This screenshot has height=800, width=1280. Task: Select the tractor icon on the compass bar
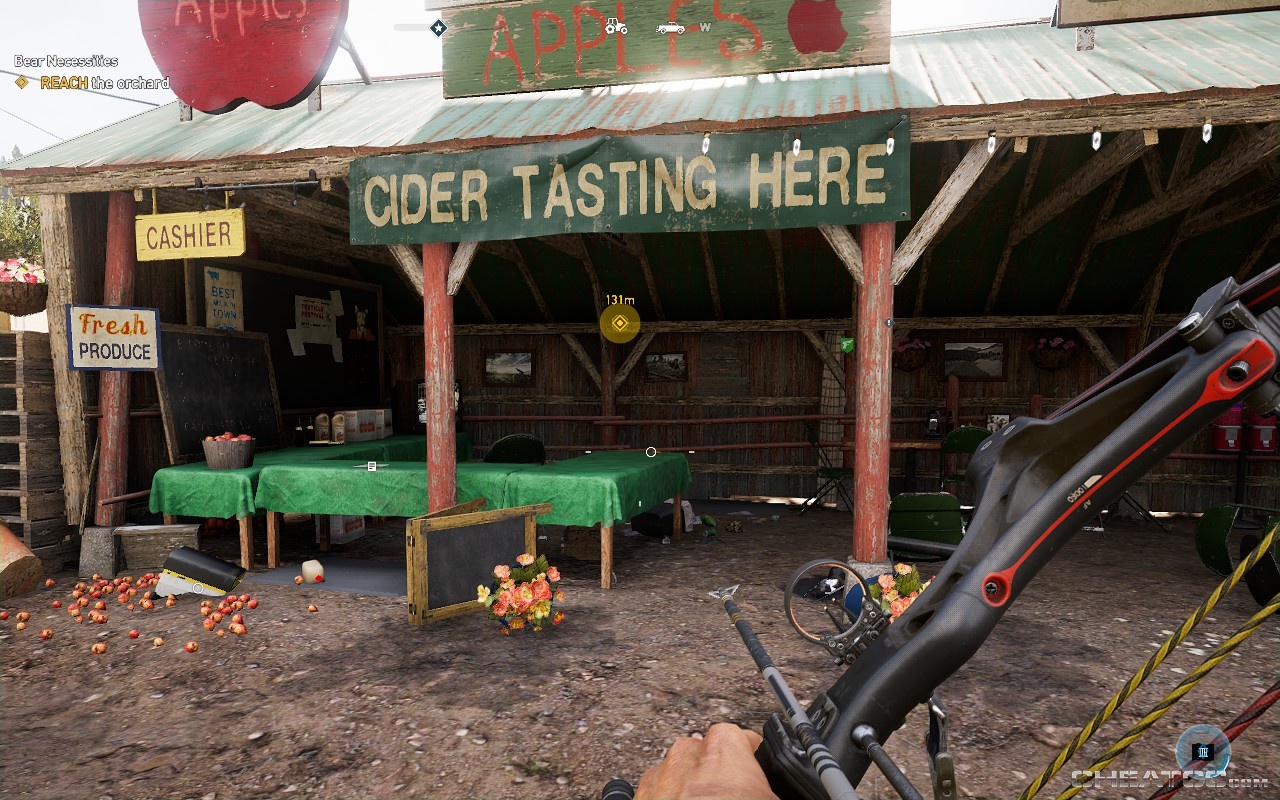click(615, 27)
